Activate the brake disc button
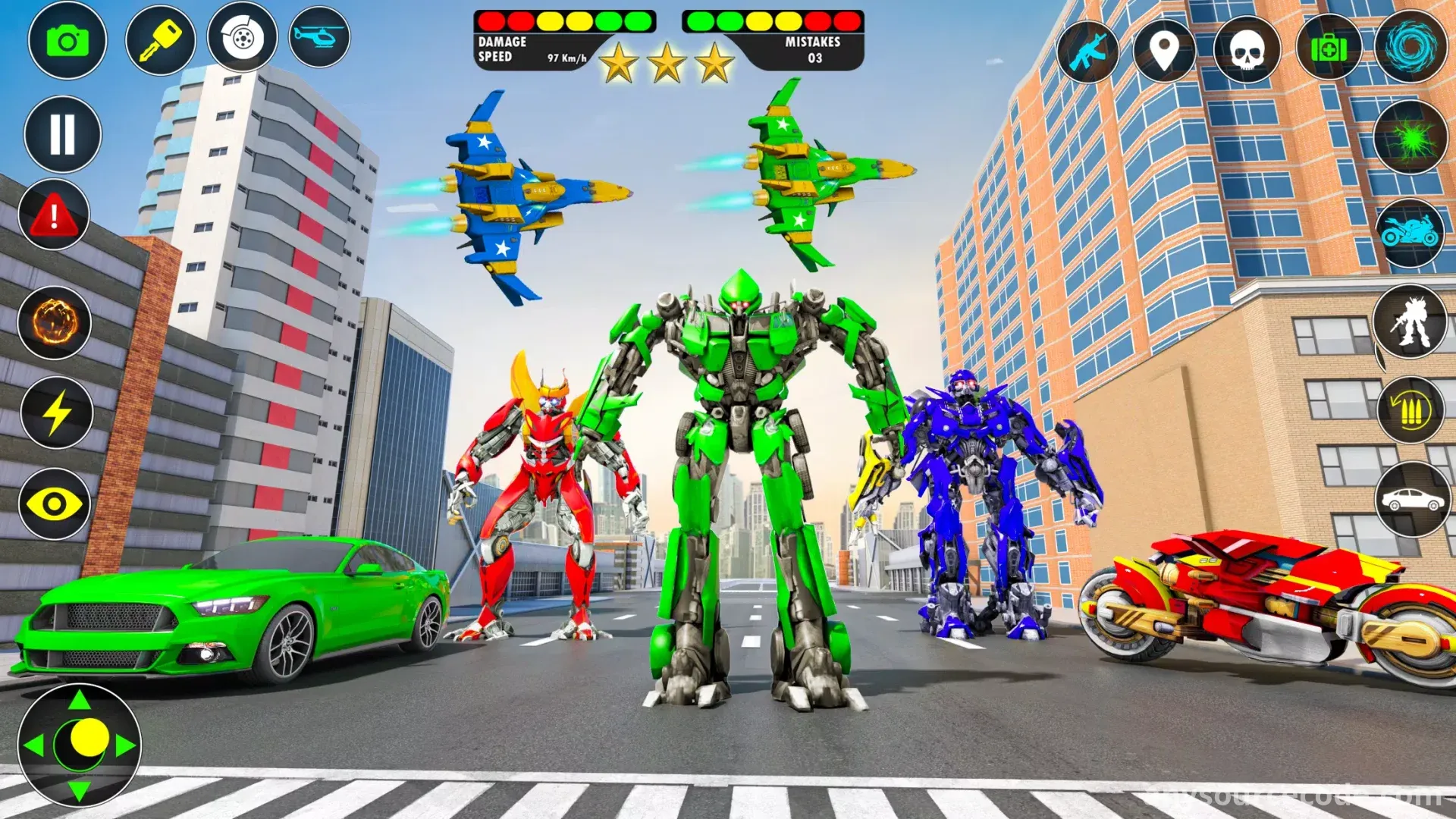1456x819 pixels. 242,37
